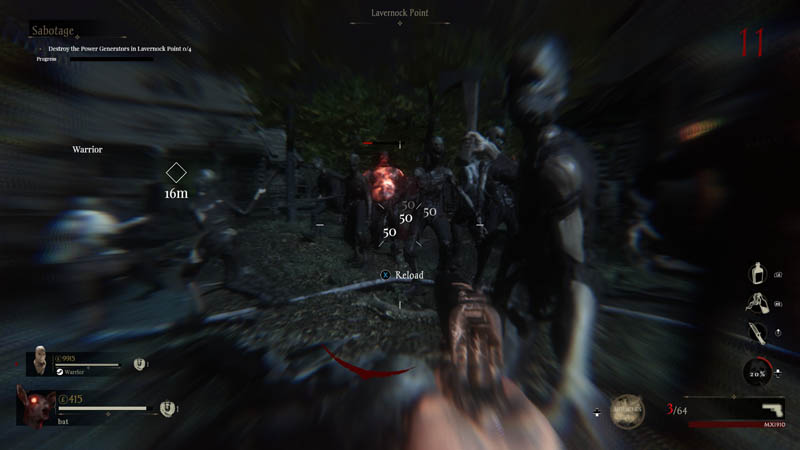Click the diamond waypoint marker for Warrior

click(x=176, y=172)
